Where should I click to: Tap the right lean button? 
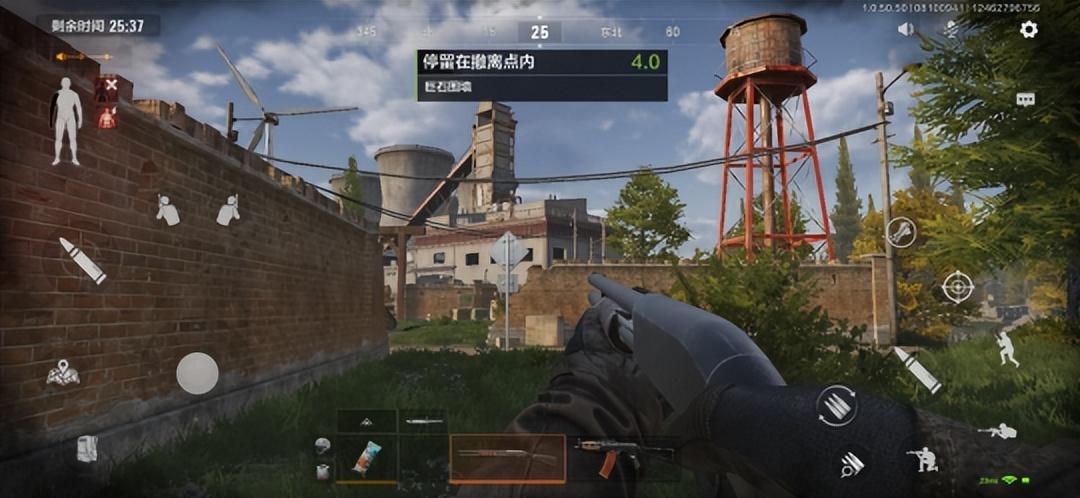pos(228,210)
